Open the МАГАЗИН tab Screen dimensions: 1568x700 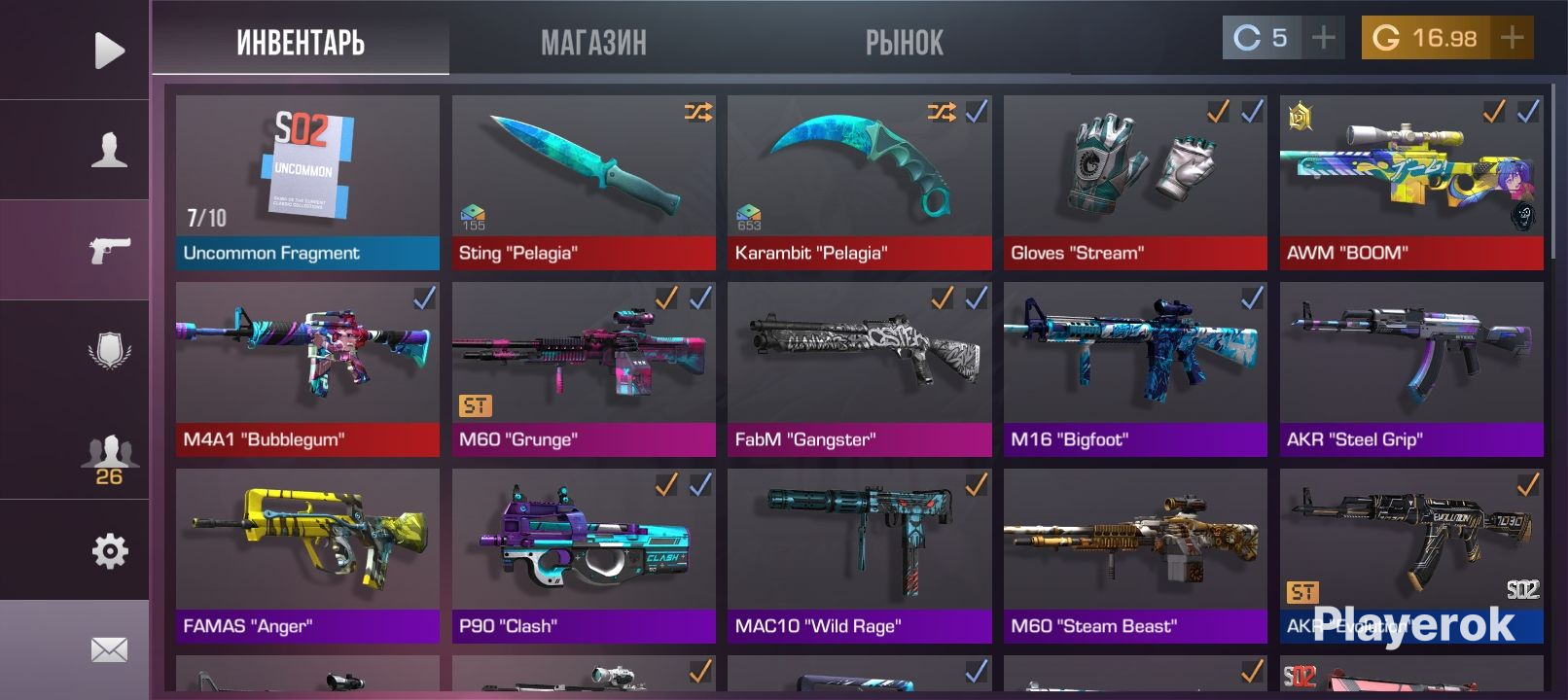[x=593, y=42]
